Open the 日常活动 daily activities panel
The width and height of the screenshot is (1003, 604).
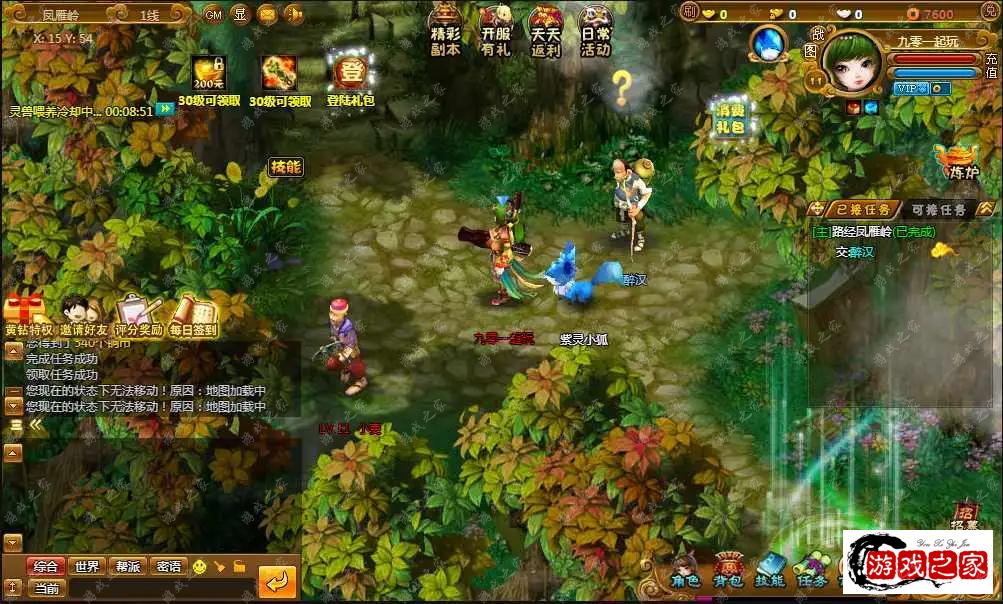pos(596,30)
